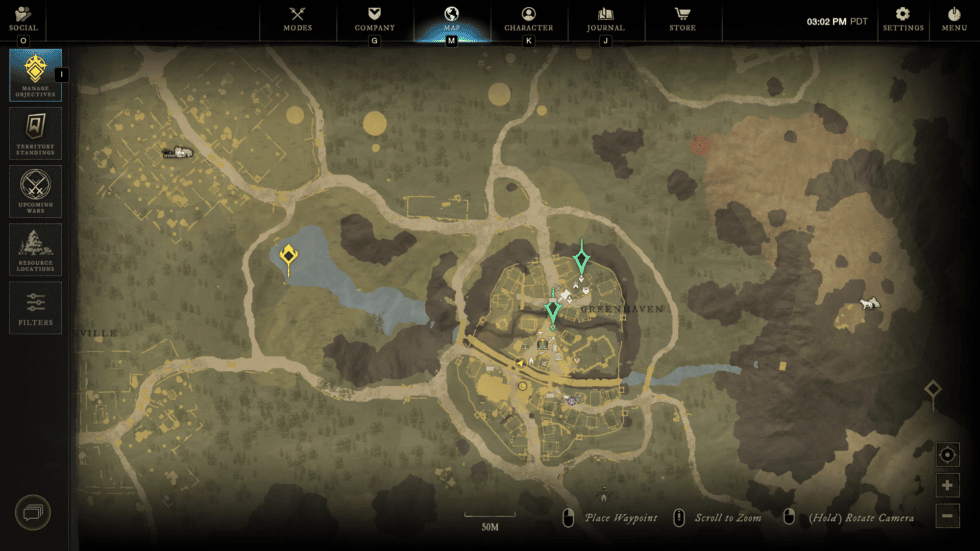
Task: Zoom in with the plus button
Action: coord(948,486)
